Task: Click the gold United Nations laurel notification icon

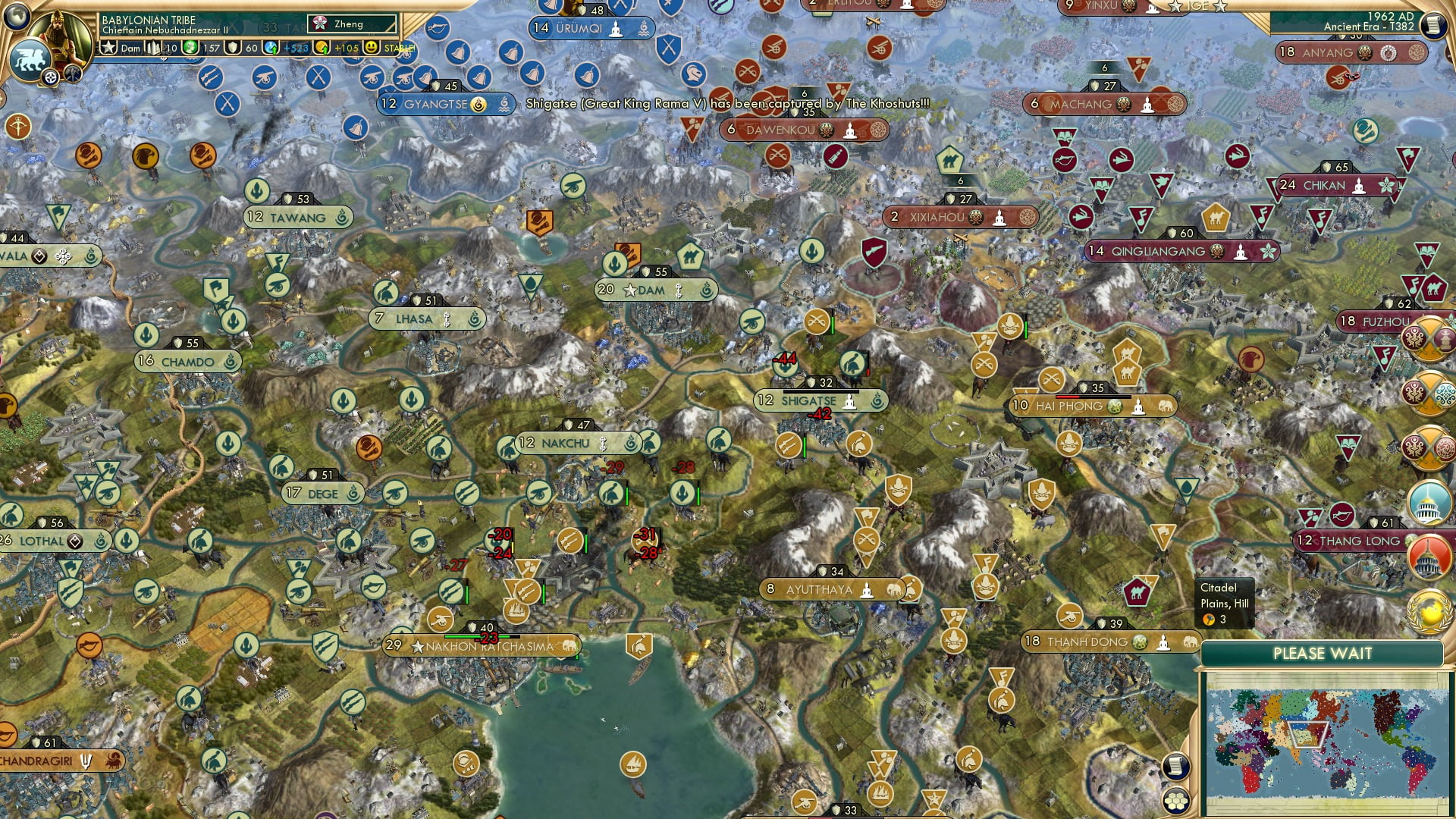Action: click(1429, 610)
